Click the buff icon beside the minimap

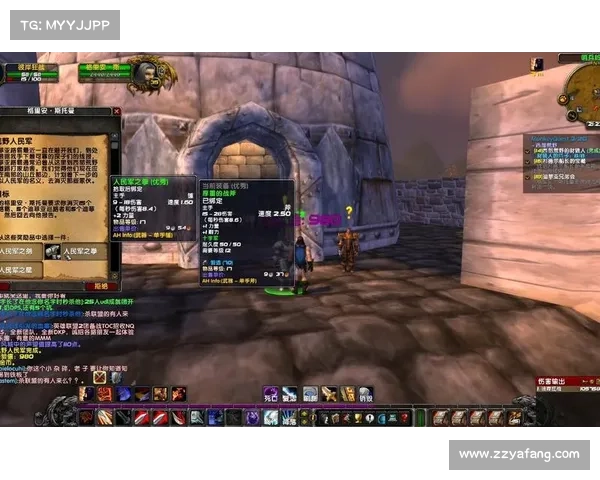pos(537,65)
